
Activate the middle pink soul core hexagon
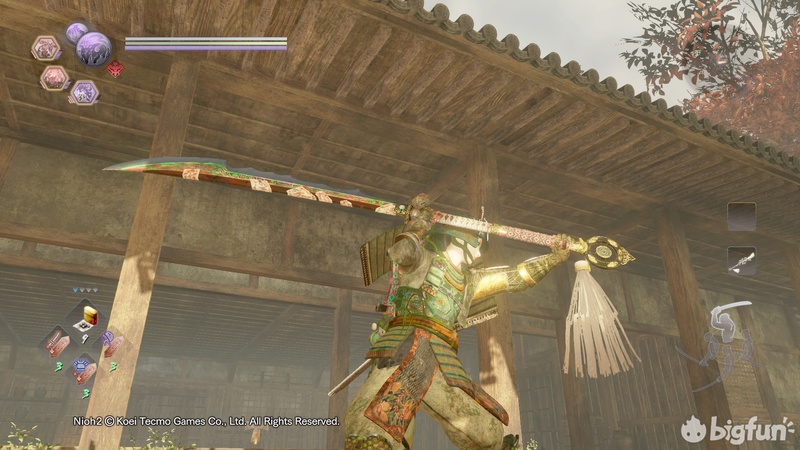pyautogui.click(x=55, y=77)
